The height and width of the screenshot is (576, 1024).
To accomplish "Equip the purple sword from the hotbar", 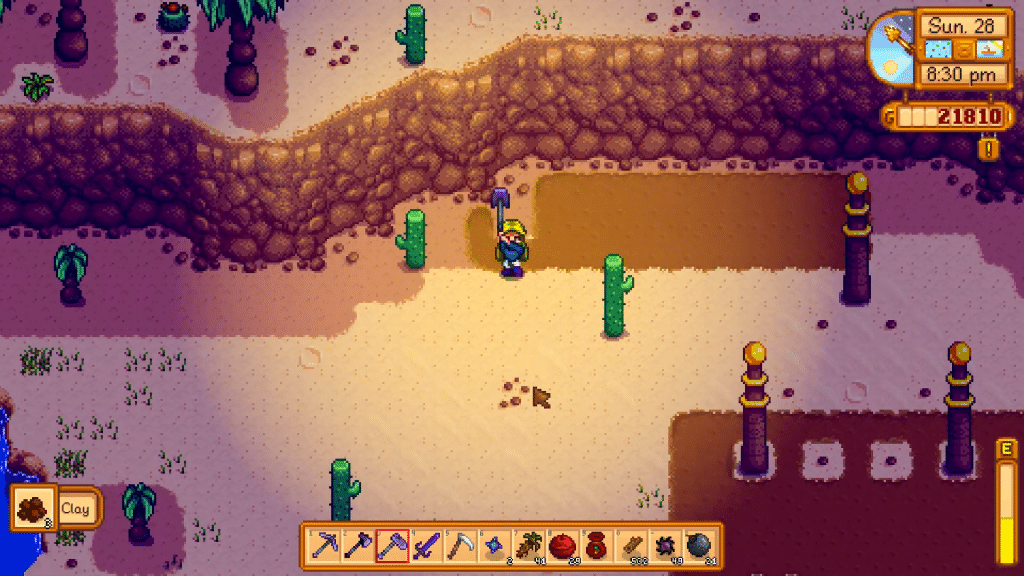I will pyautogui.click(x=426, y=545).
